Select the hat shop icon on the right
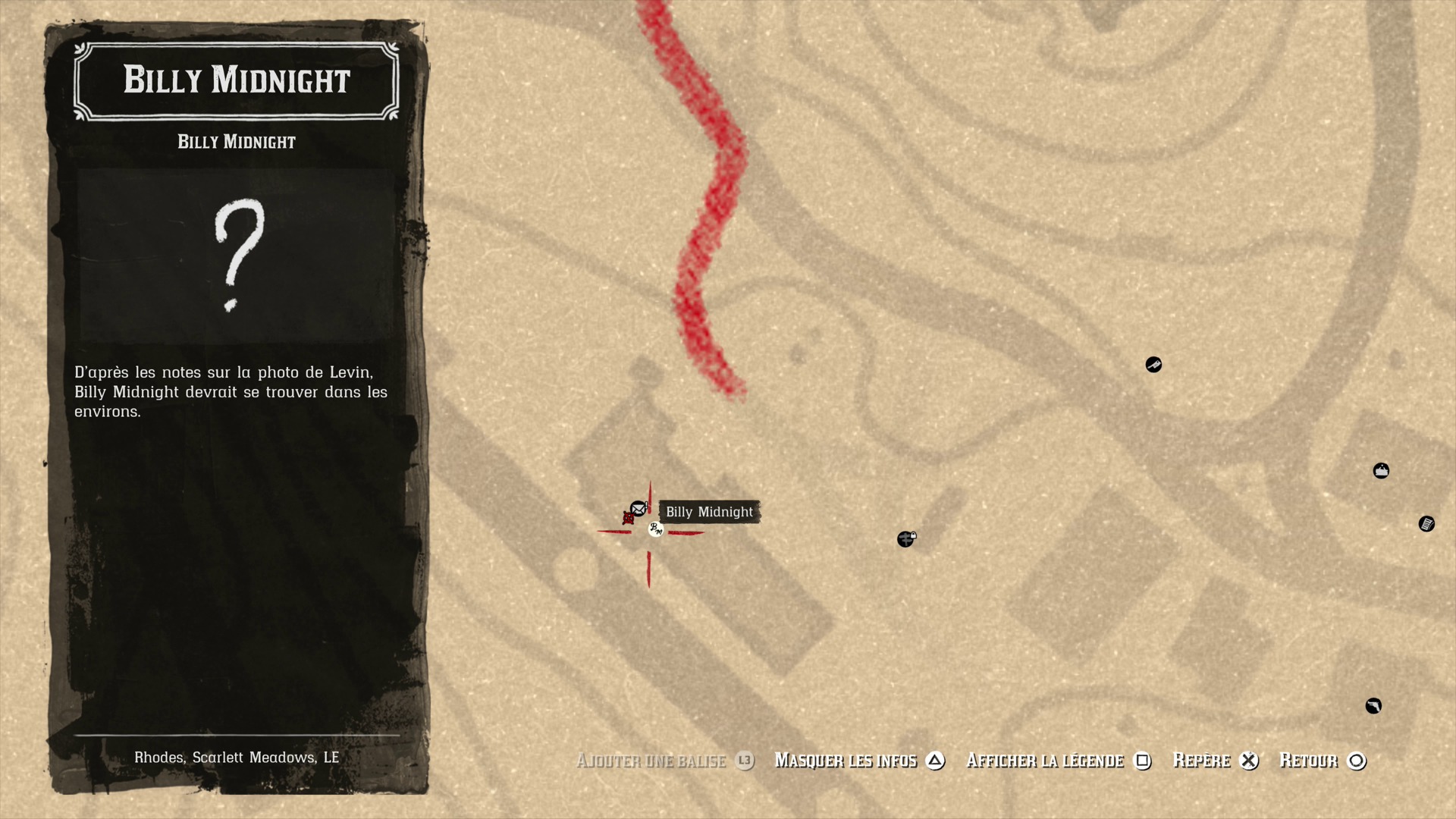 (1381, 470)
